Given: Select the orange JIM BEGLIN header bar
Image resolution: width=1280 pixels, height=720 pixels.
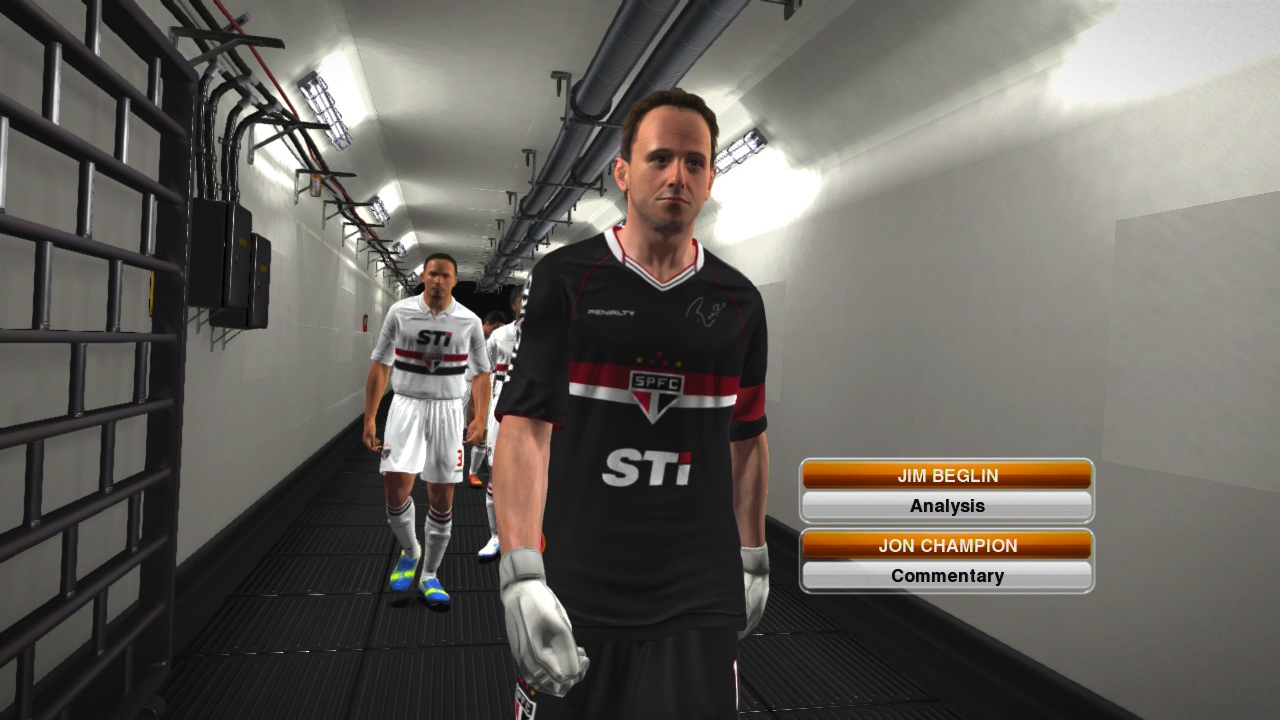Looking at the screenshot, I should pos(946,475).
